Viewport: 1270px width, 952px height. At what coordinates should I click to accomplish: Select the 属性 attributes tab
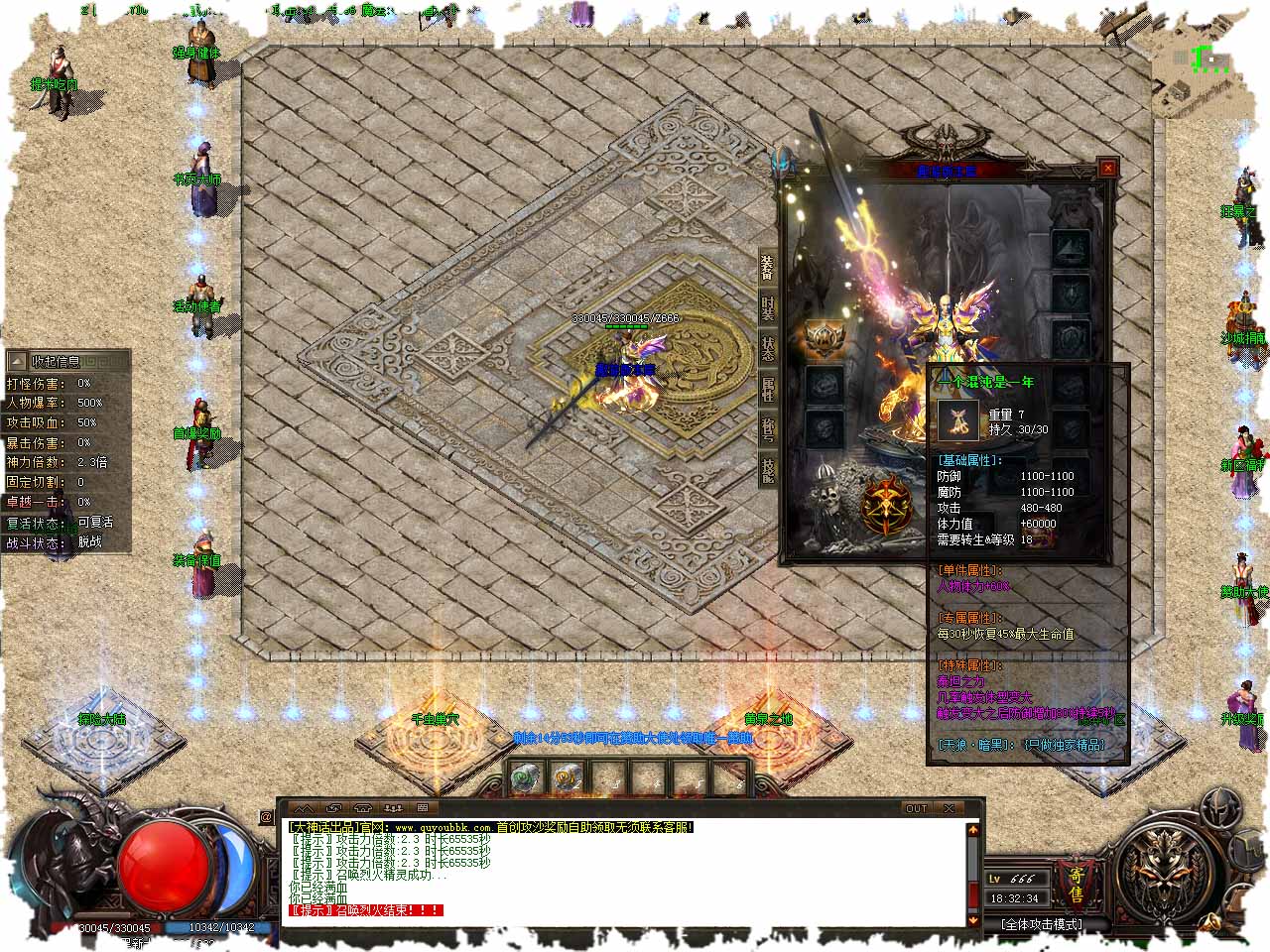point(767,389)
